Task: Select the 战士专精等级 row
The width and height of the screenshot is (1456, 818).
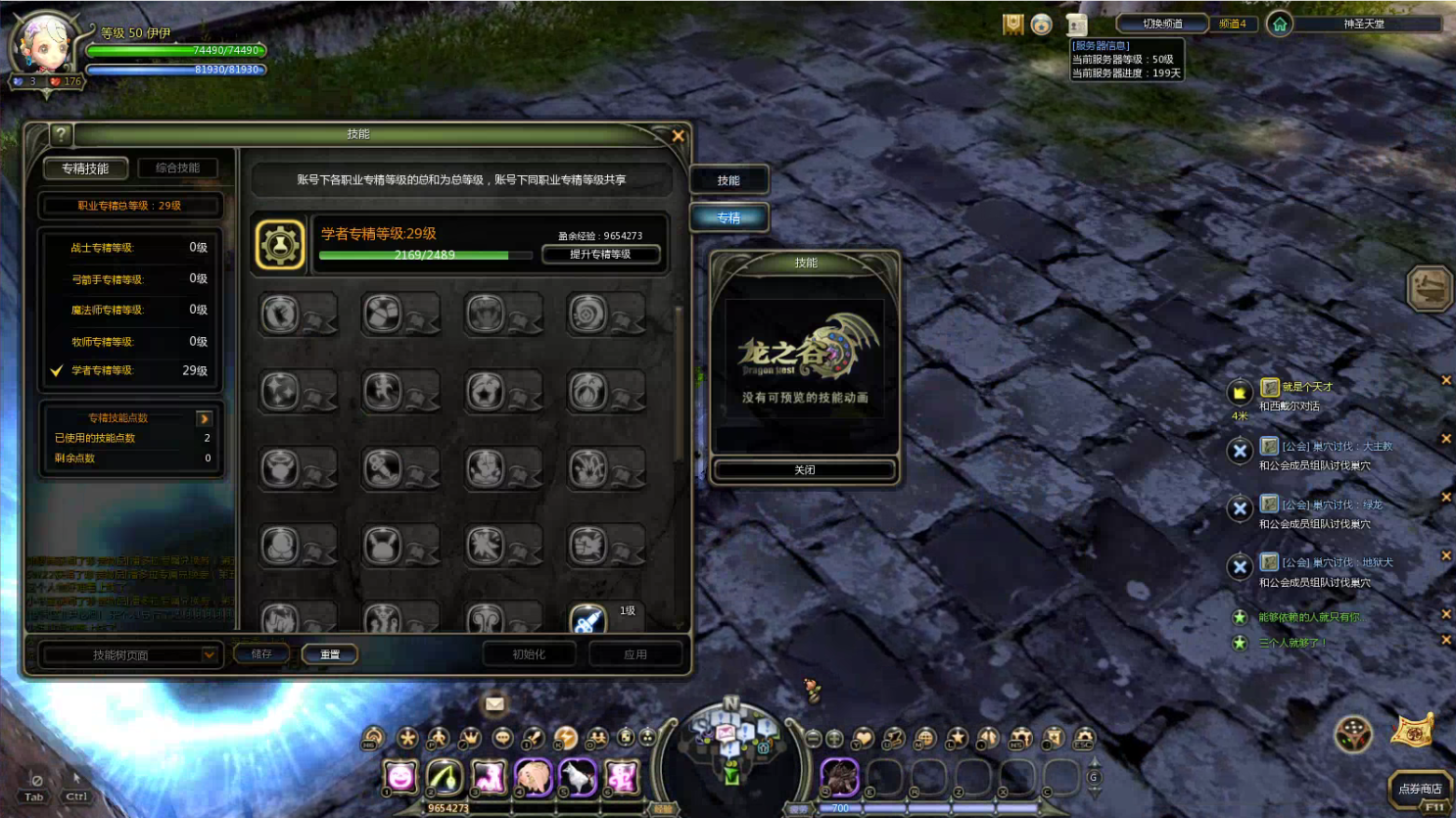Action: 130,248
